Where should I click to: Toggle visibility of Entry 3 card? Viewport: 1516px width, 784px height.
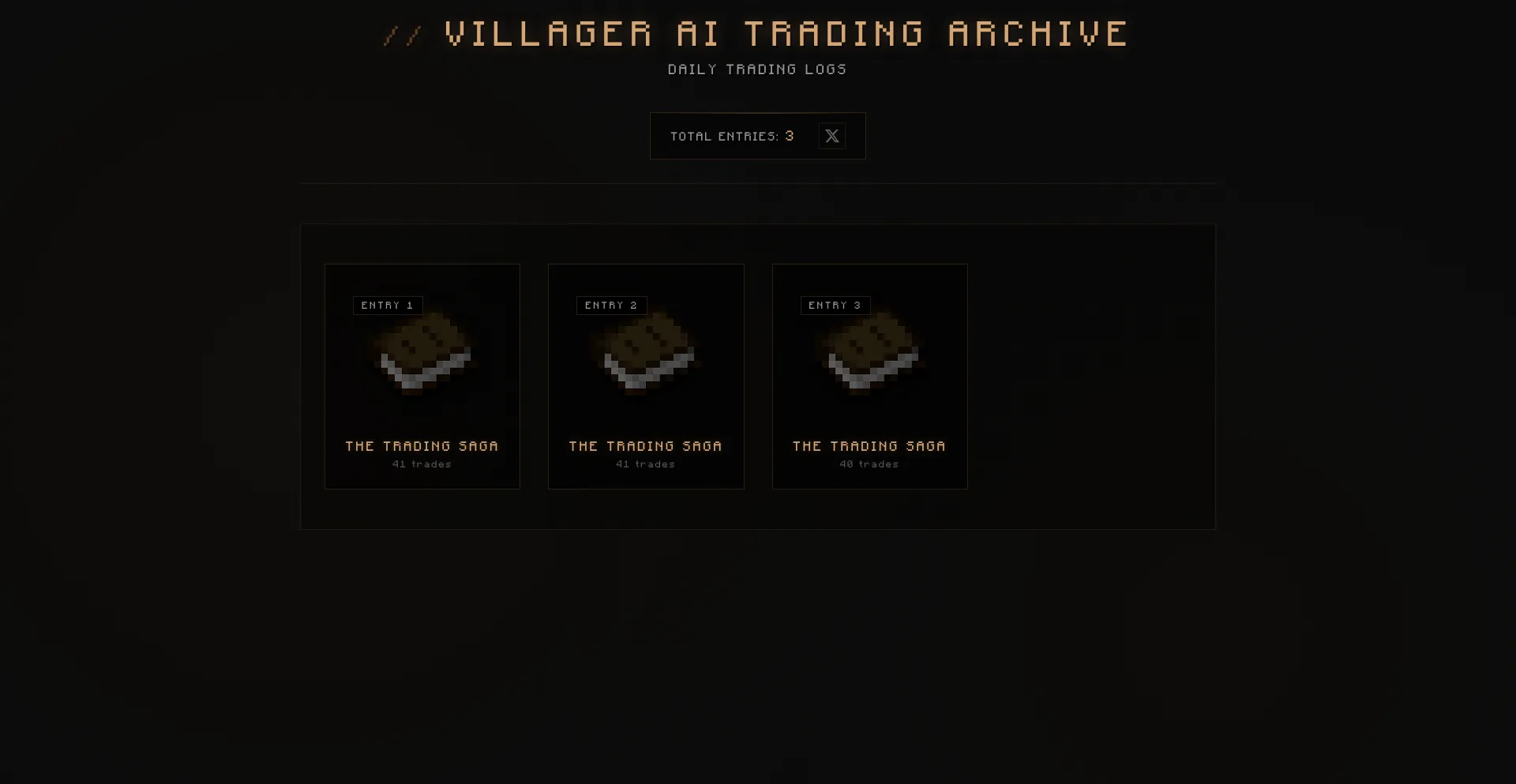click(869, 377)
